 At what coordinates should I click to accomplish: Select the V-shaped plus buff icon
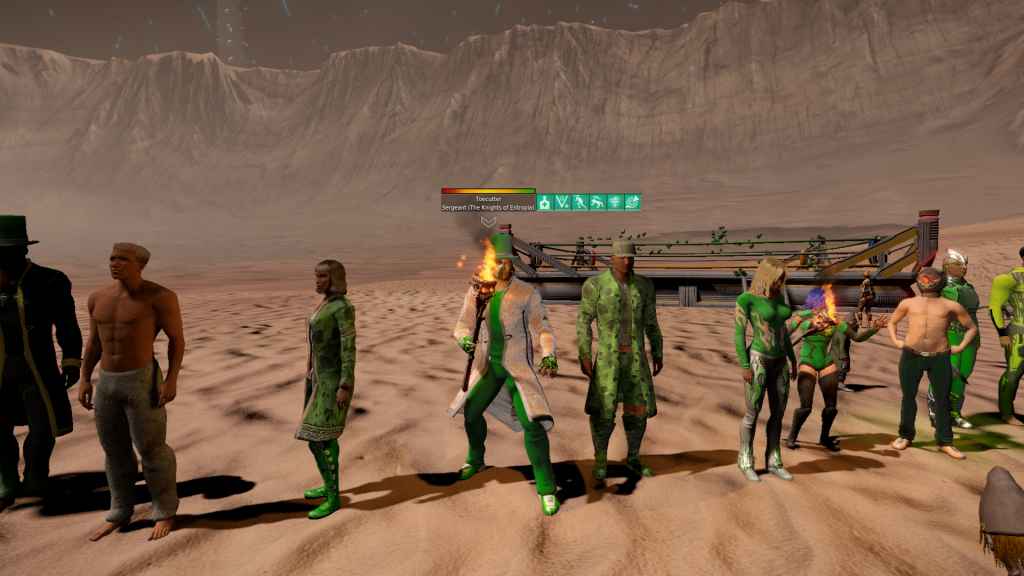pyautogui.click(x=562, y=202)
